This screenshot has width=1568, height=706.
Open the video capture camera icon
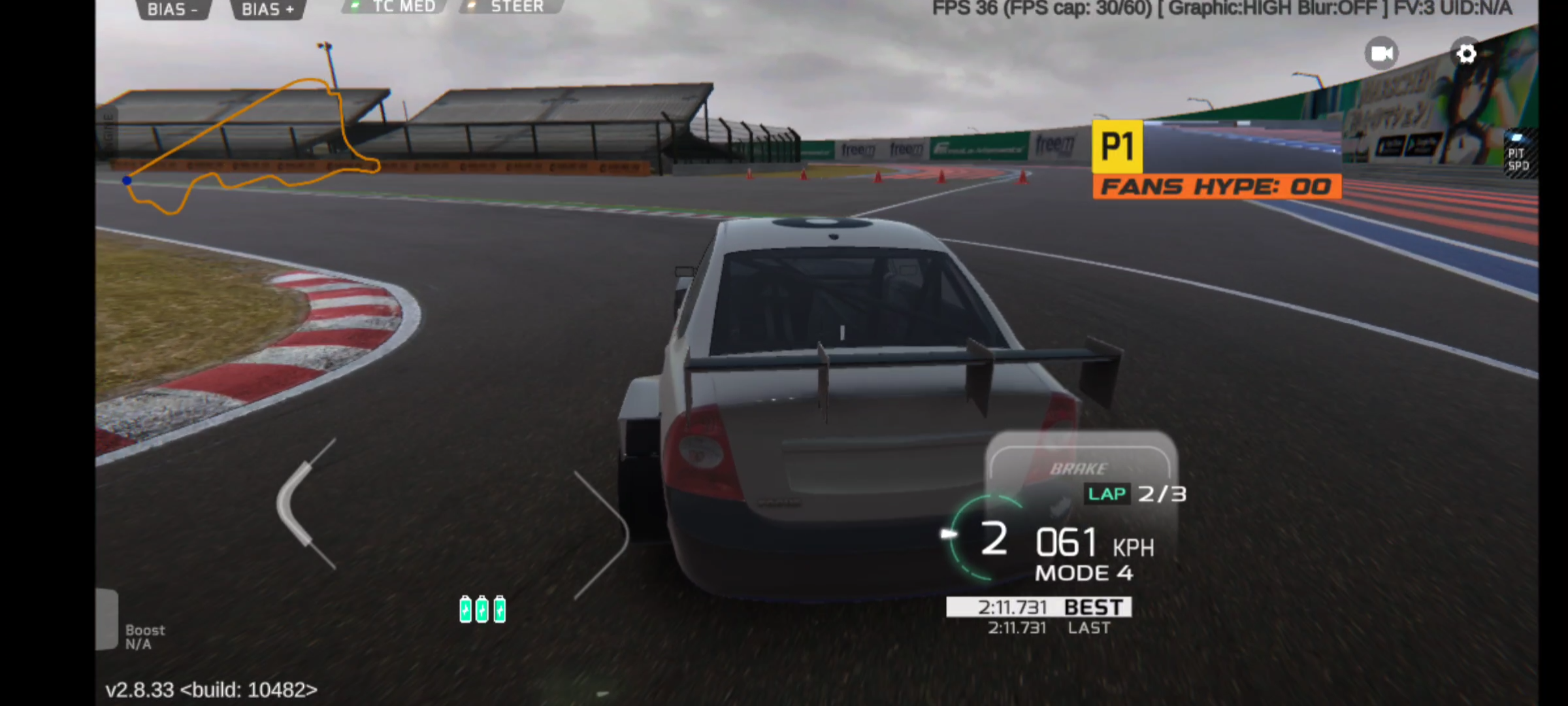coord(1381,54)
